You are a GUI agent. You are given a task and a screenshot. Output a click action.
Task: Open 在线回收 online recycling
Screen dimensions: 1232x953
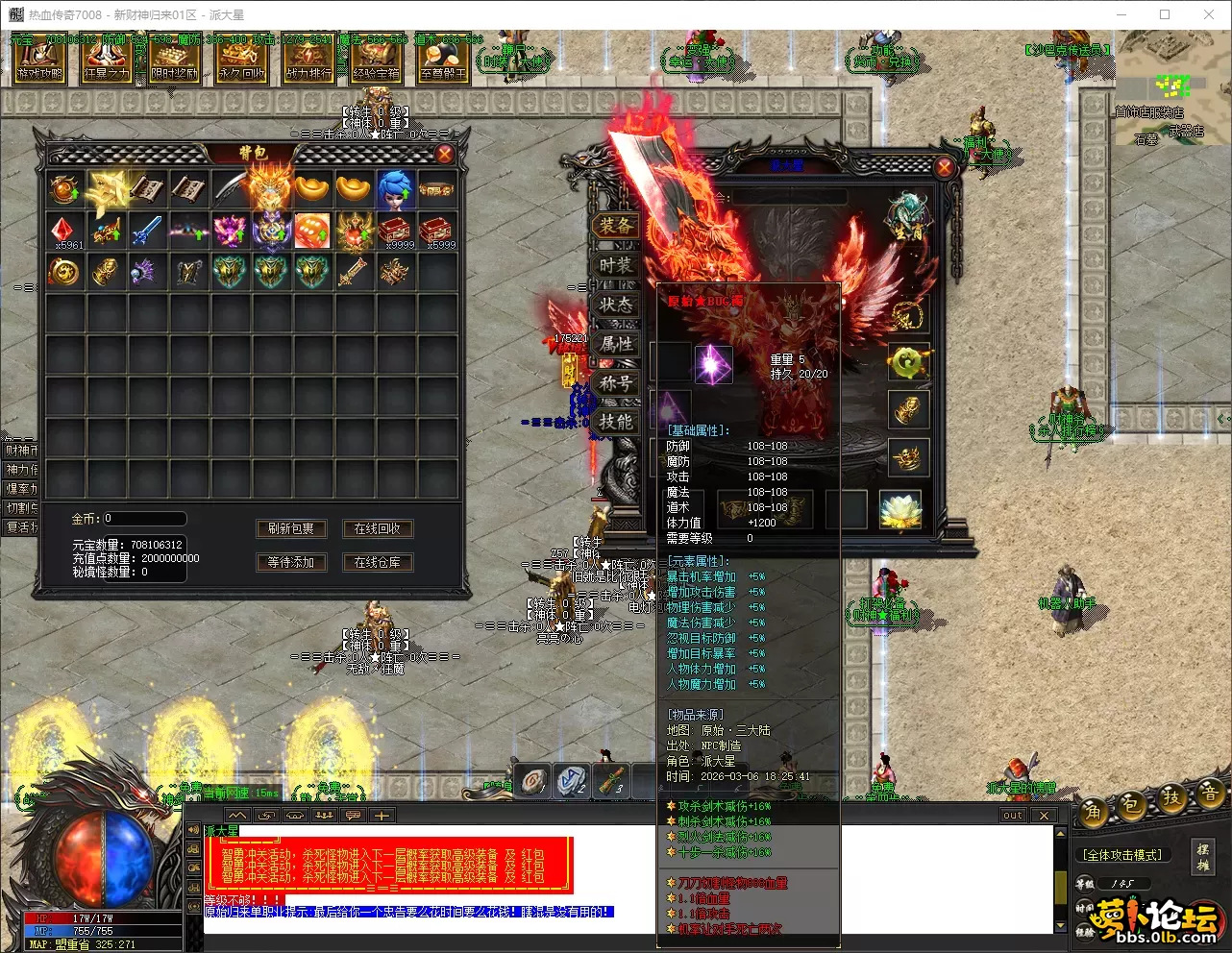[x=378, y=528]
